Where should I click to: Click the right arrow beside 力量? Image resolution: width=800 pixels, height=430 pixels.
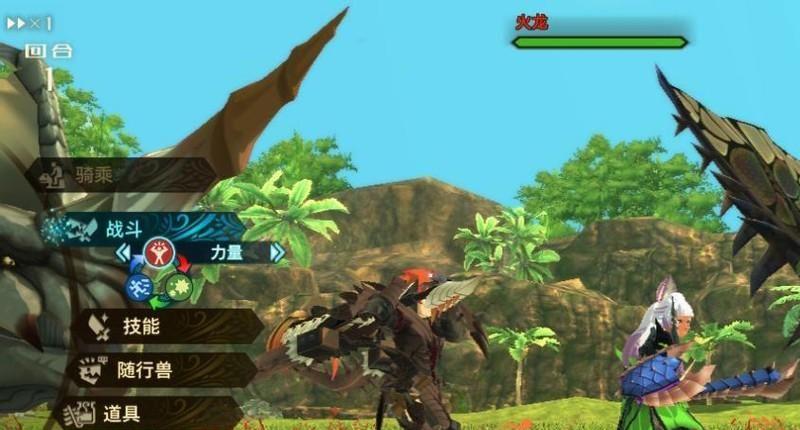pos(277,254)
